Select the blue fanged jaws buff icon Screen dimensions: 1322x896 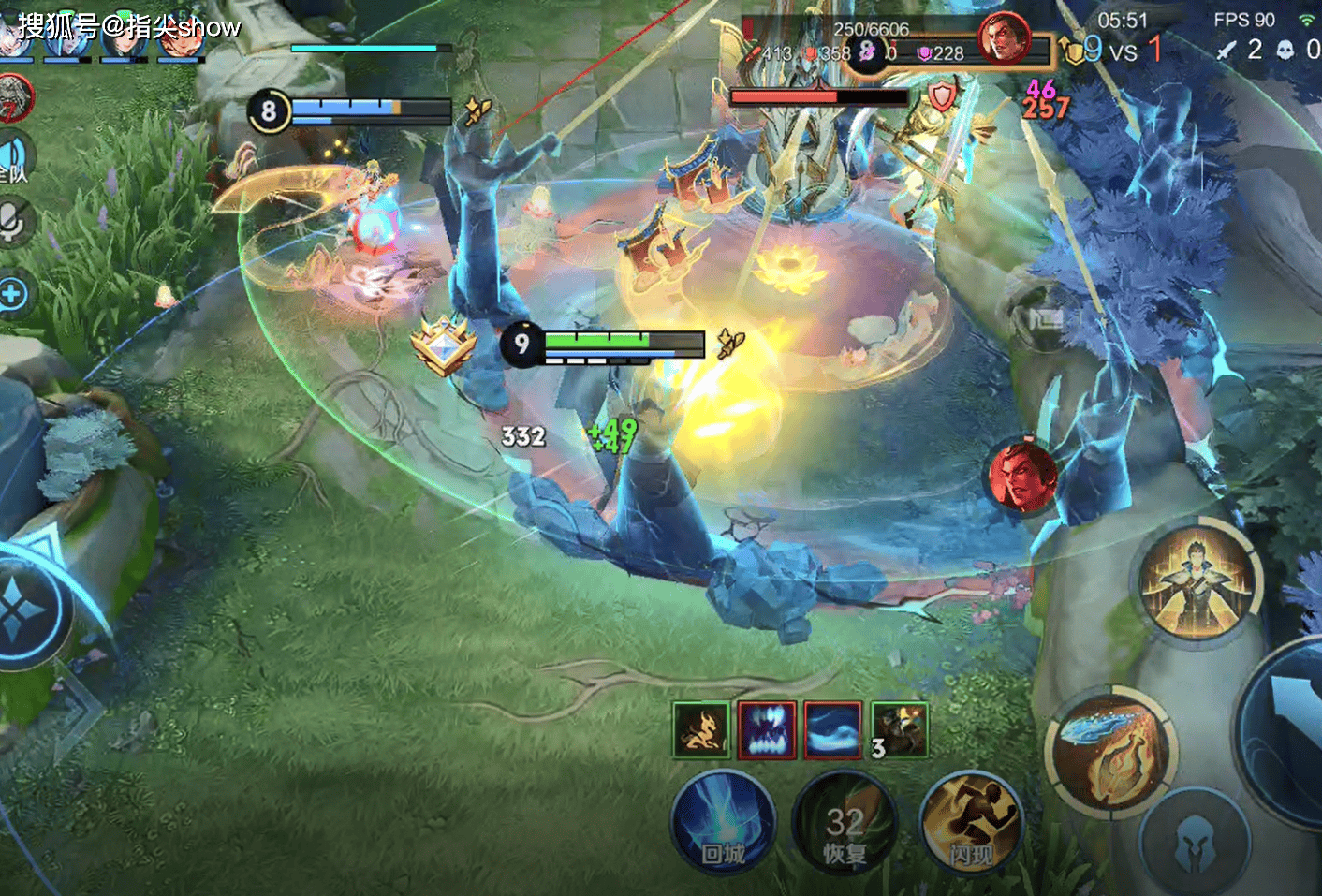pyautogui.click(x=767, y=729)
